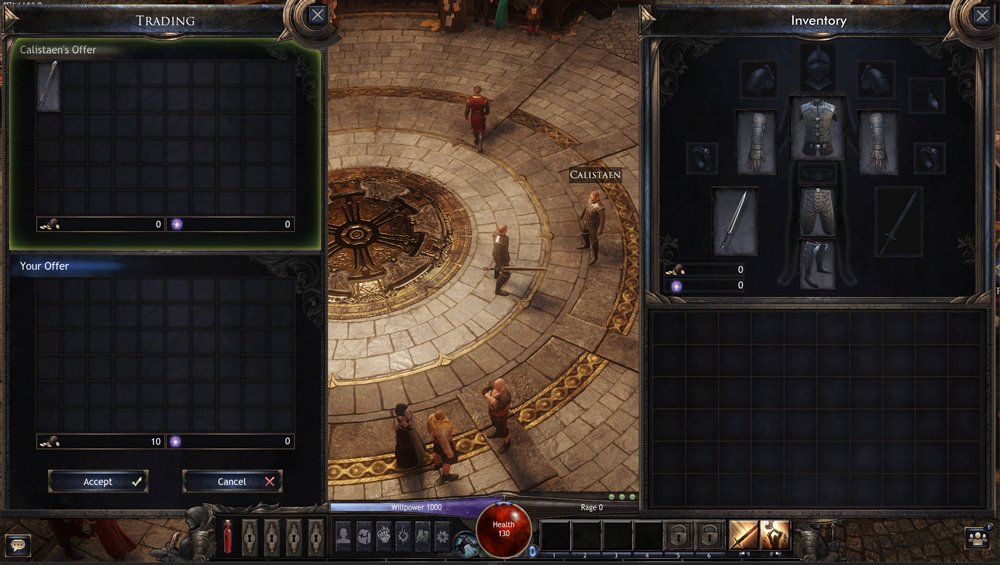The width and height of the screenshot is (1000, 565).
Task: Select the equipped main-hand sword
Action: point(735,220)
